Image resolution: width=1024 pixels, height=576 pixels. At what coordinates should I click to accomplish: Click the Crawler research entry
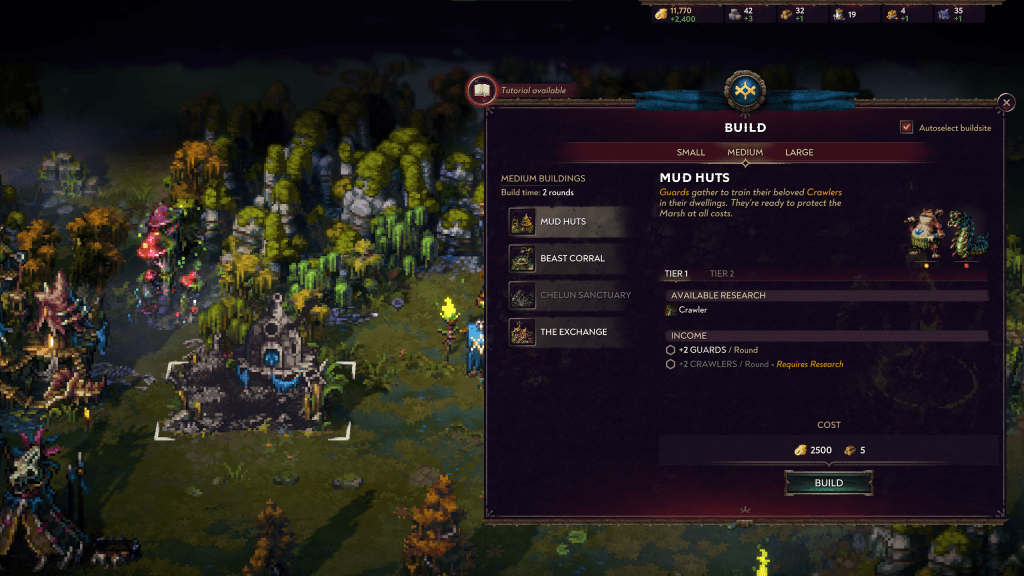point(692,310)
